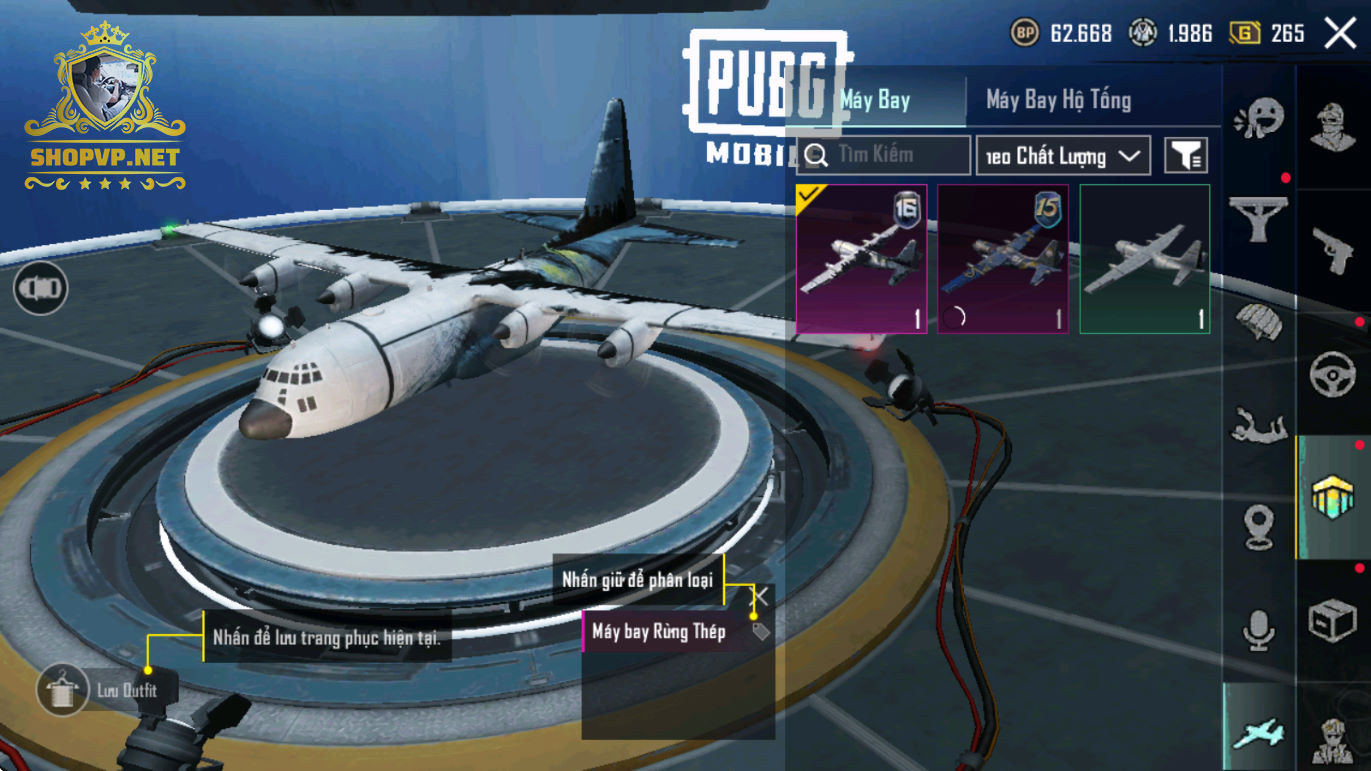Screen dimensions: 1371x771
Task: Switch to the airplane category icon
Action: click(x=1258, y=733)
